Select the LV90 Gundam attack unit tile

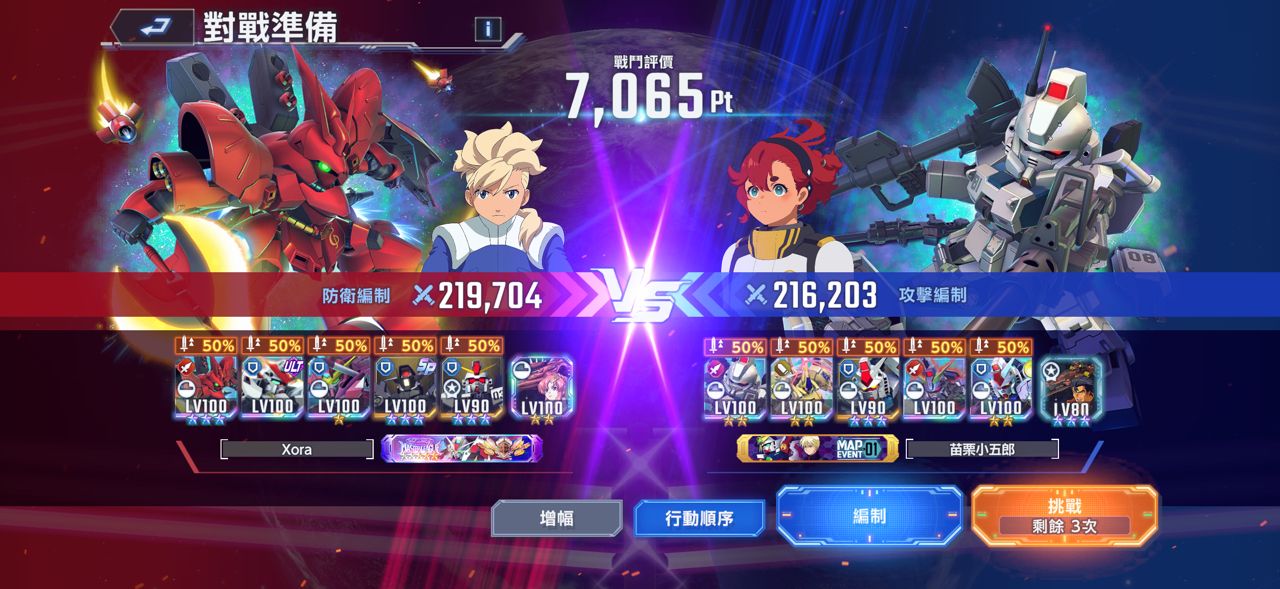868,385
